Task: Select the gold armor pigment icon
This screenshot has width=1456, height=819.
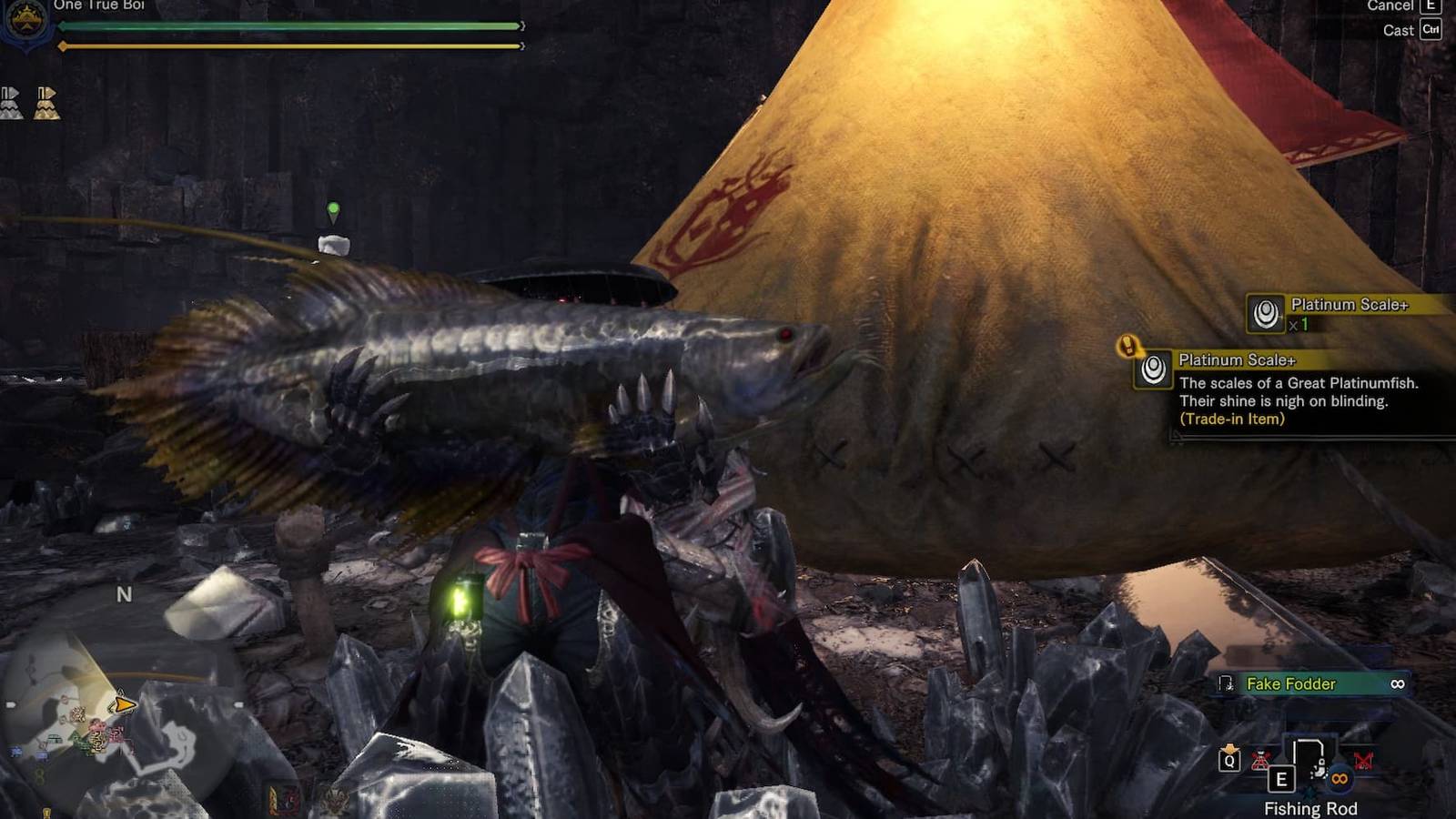Action: [x=46, y=103]
